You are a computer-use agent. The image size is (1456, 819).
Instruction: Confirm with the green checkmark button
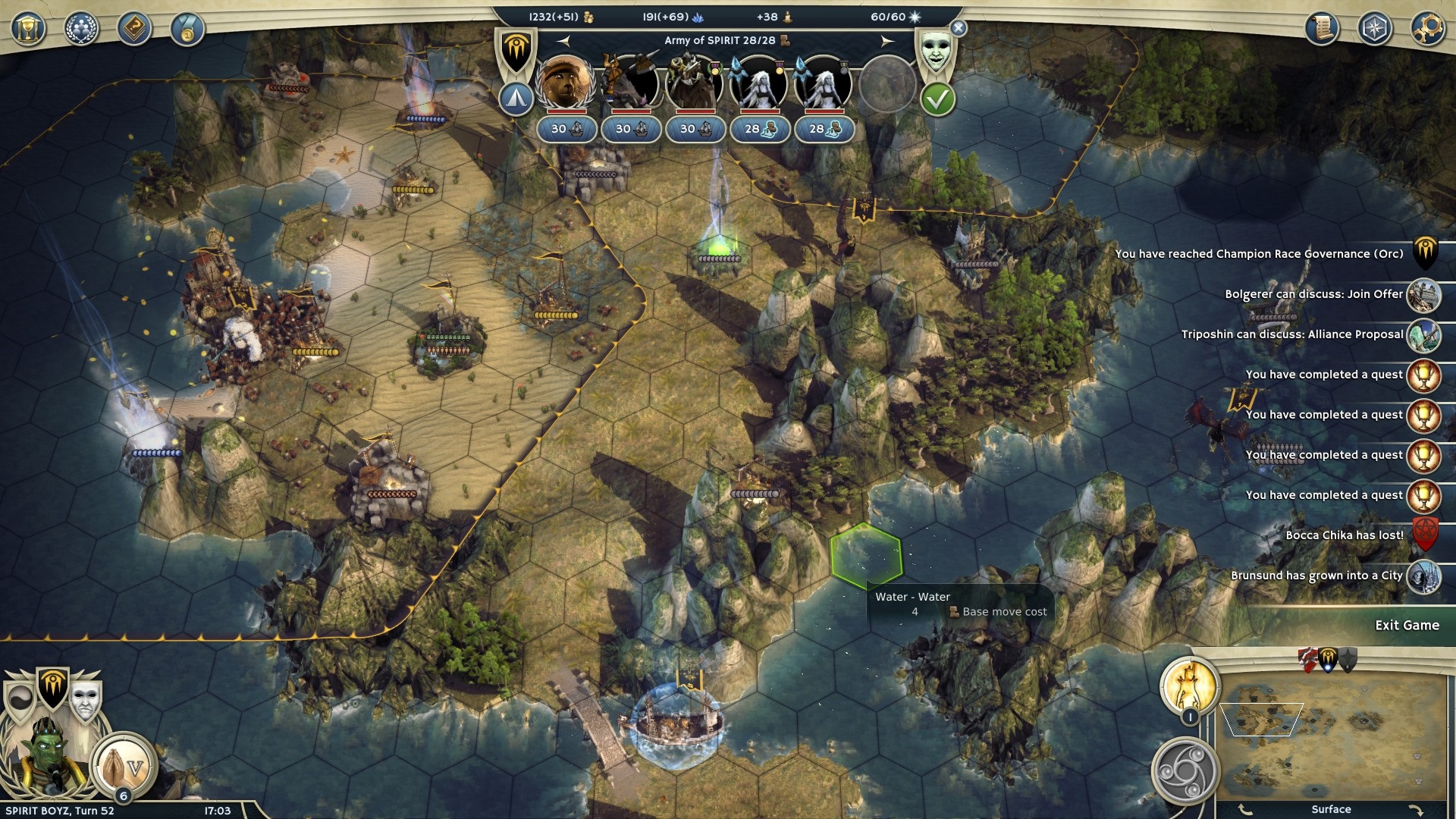tap(937, 99)
